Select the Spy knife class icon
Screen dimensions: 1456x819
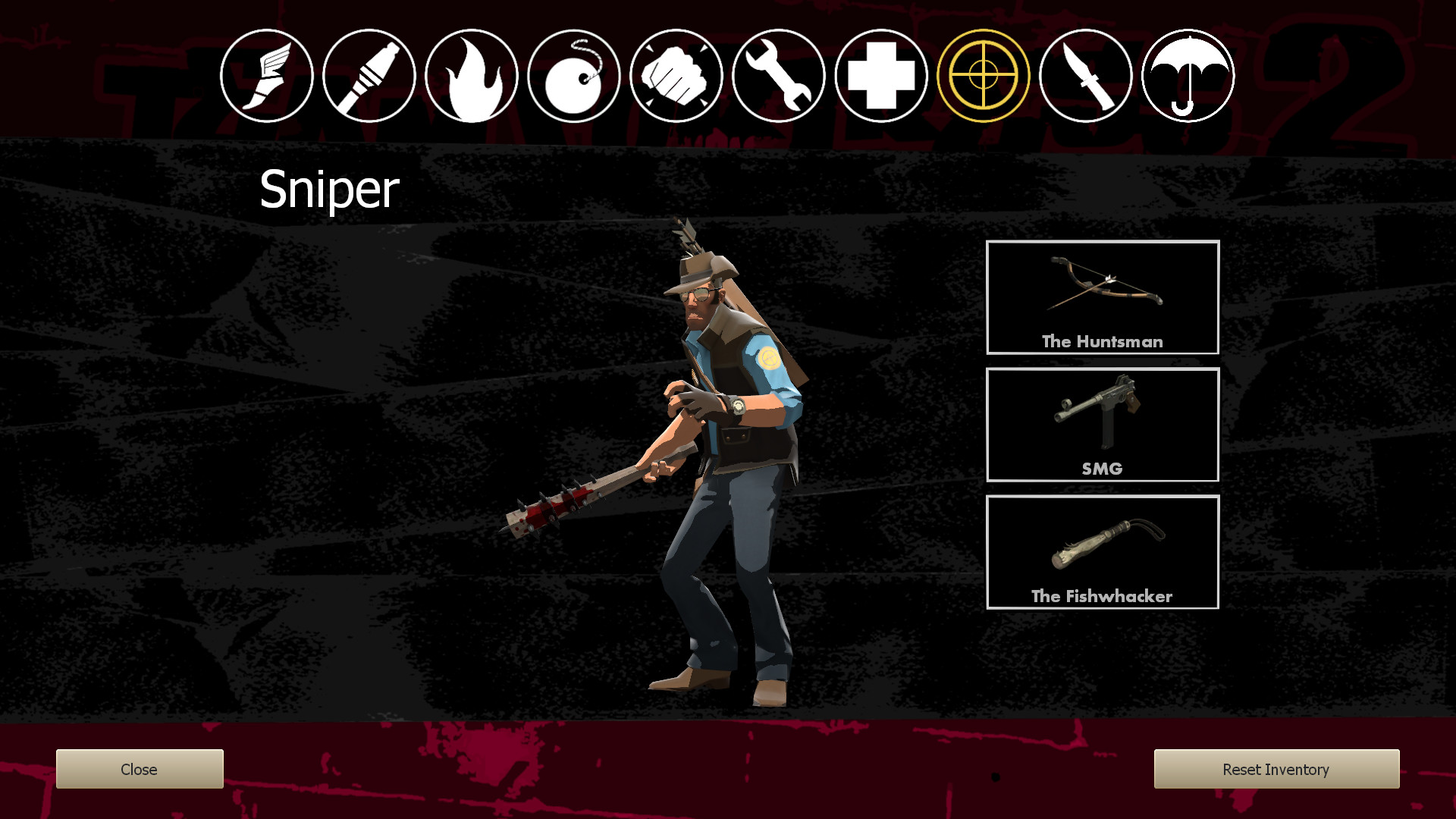[1087, 75]
